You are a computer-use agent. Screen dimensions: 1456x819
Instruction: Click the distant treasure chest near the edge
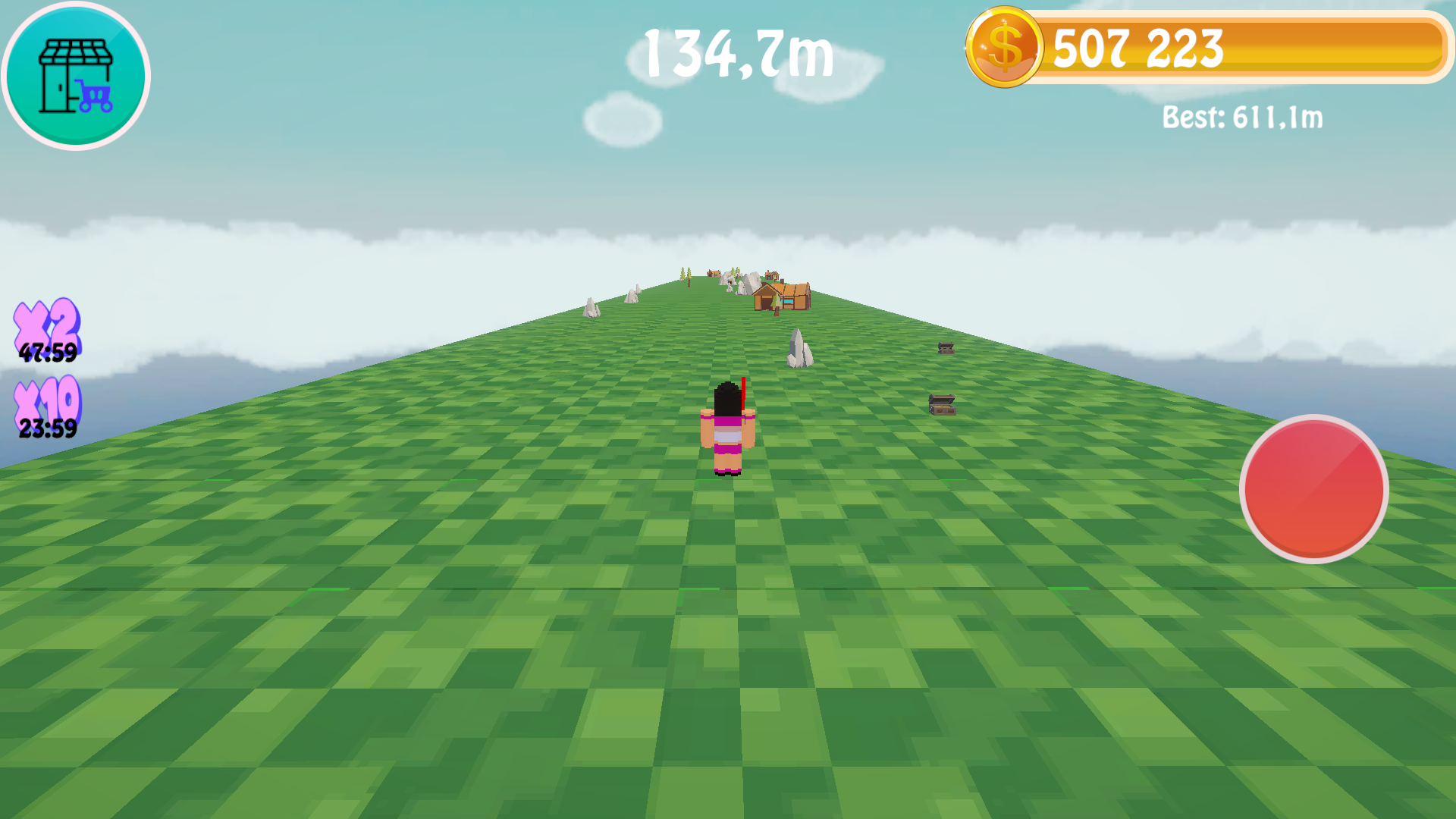pos(944,347)
